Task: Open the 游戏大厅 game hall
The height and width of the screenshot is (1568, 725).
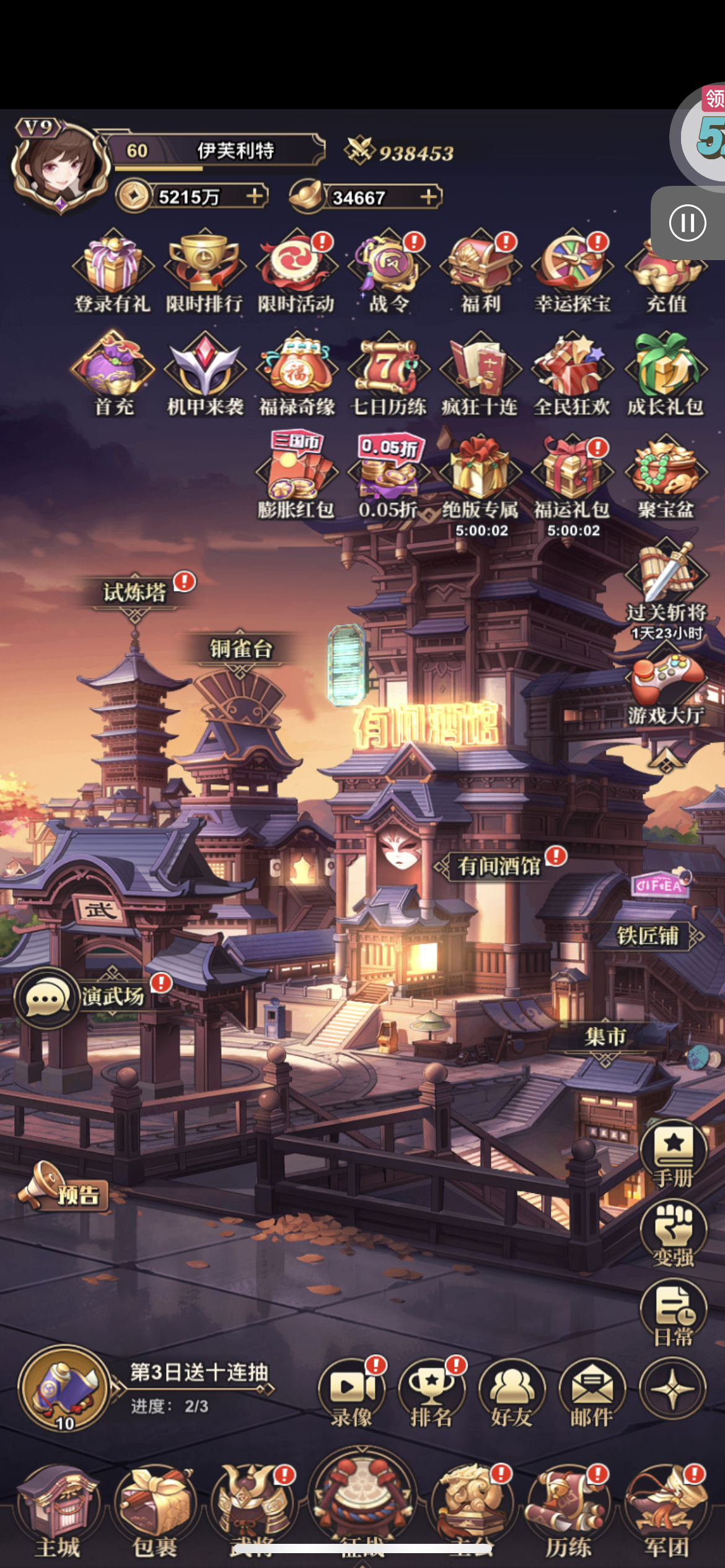Action: pyautogui.click(x=666, y=686)
